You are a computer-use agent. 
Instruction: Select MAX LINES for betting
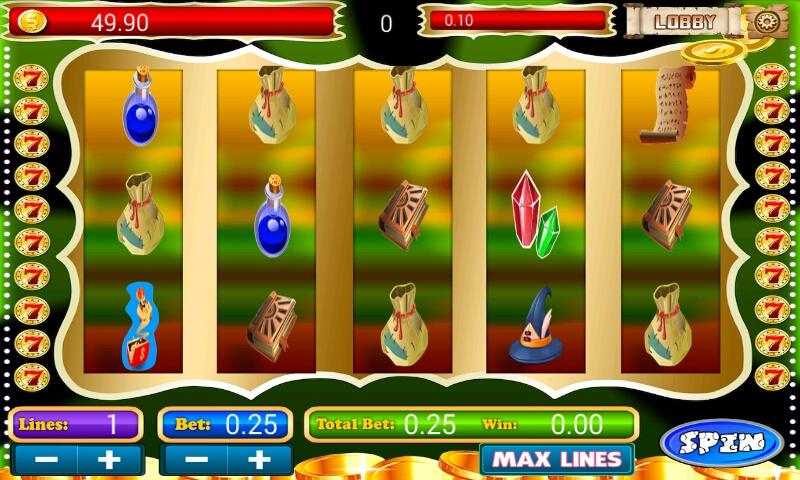point(556,461)
